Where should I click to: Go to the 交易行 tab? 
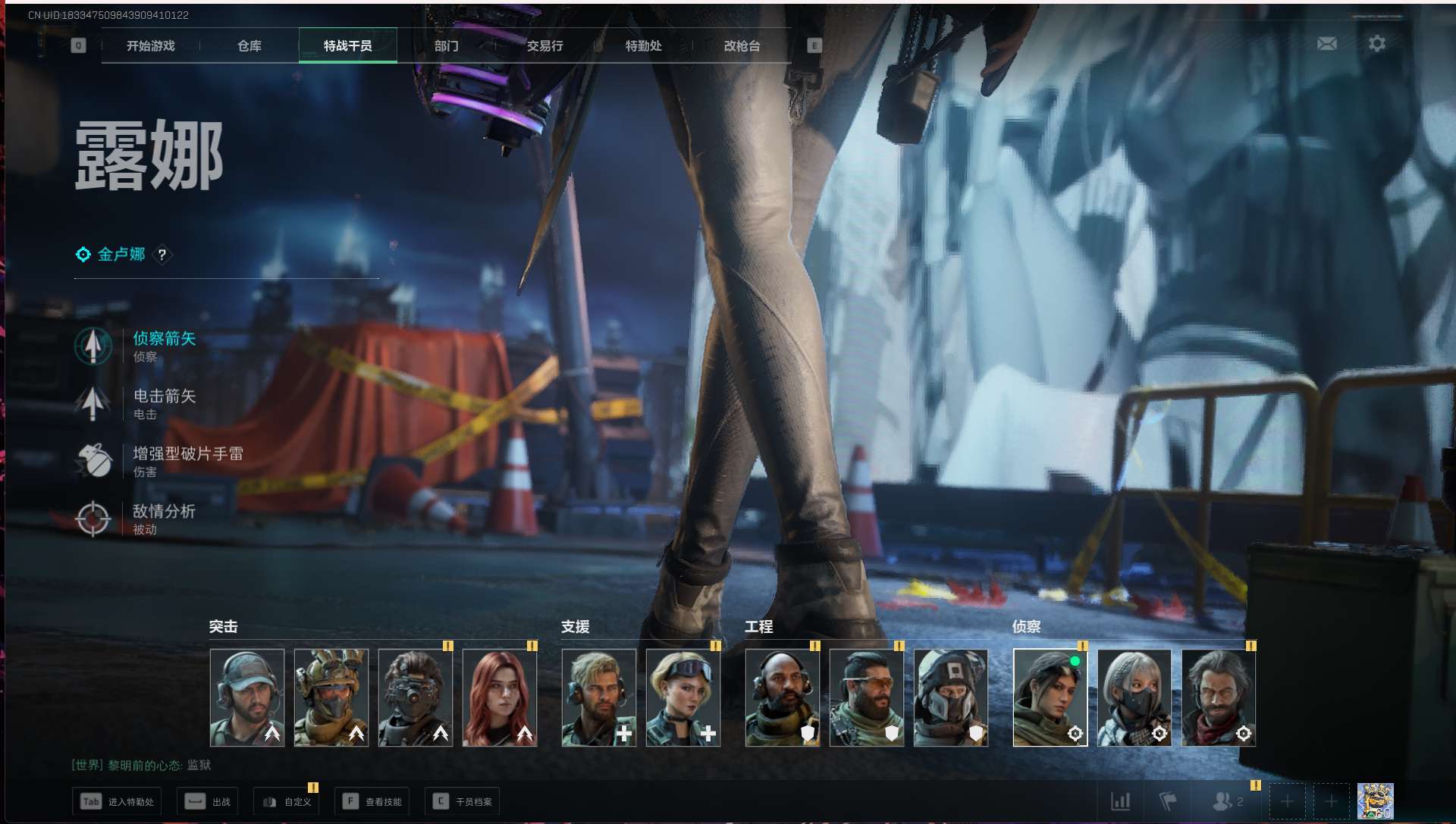click(x=544, y=46)
